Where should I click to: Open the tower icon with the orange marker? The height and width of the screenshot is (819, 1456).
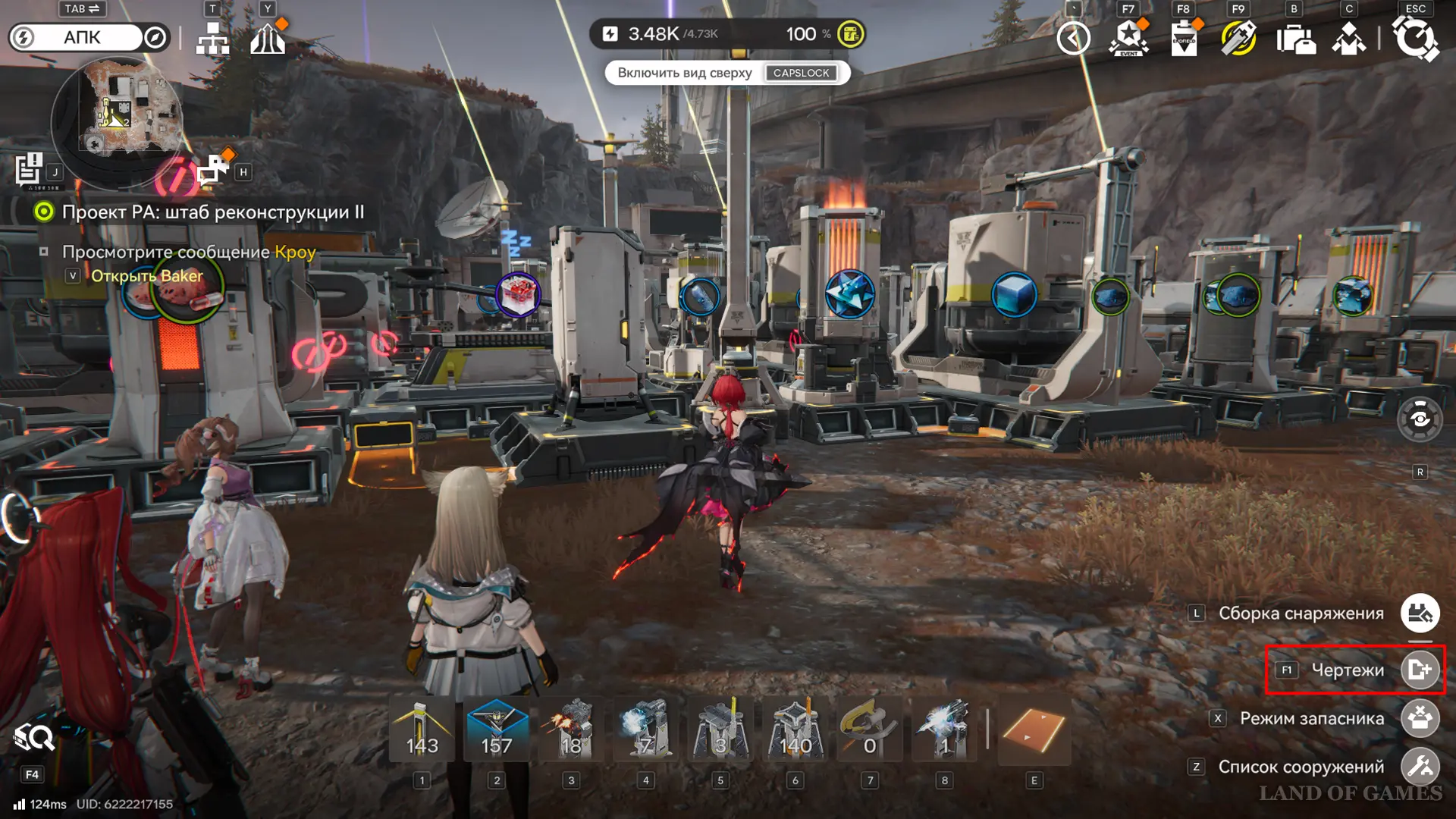pyautogui.click(x=267, y=38)
